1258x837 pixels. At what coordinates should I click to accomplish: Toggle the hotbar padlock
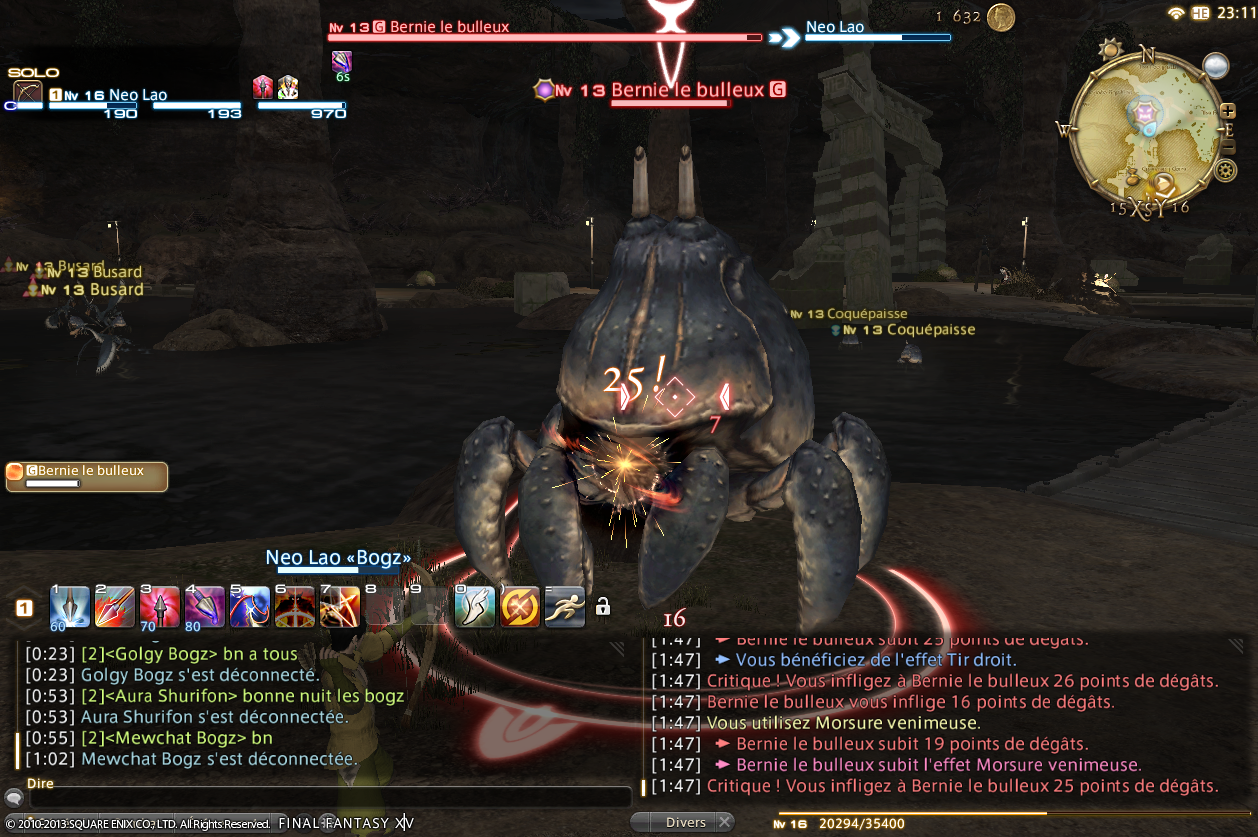[x=602, y=606]
